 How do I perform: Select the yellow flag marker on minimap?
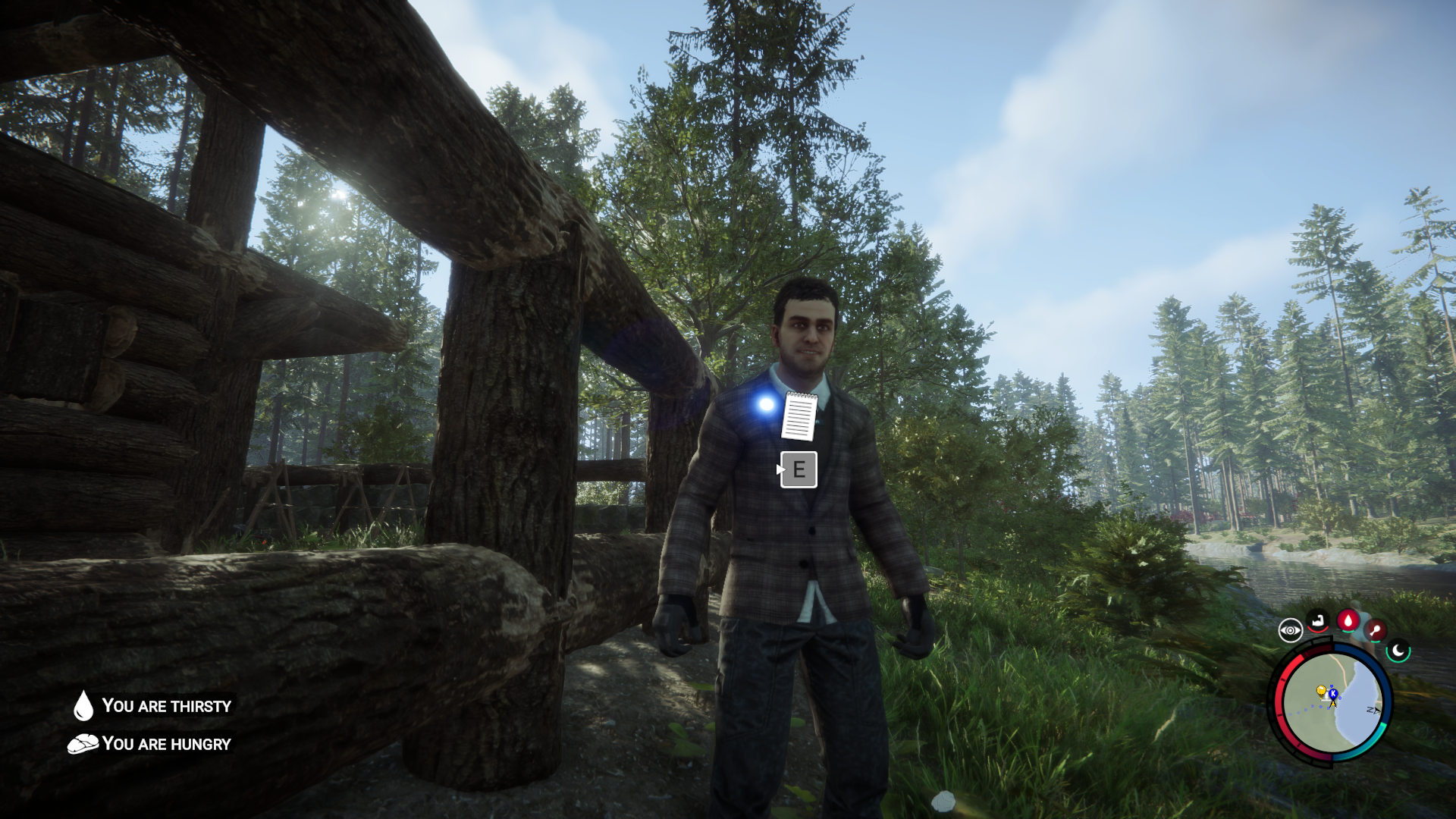[x=1321, y=691]
